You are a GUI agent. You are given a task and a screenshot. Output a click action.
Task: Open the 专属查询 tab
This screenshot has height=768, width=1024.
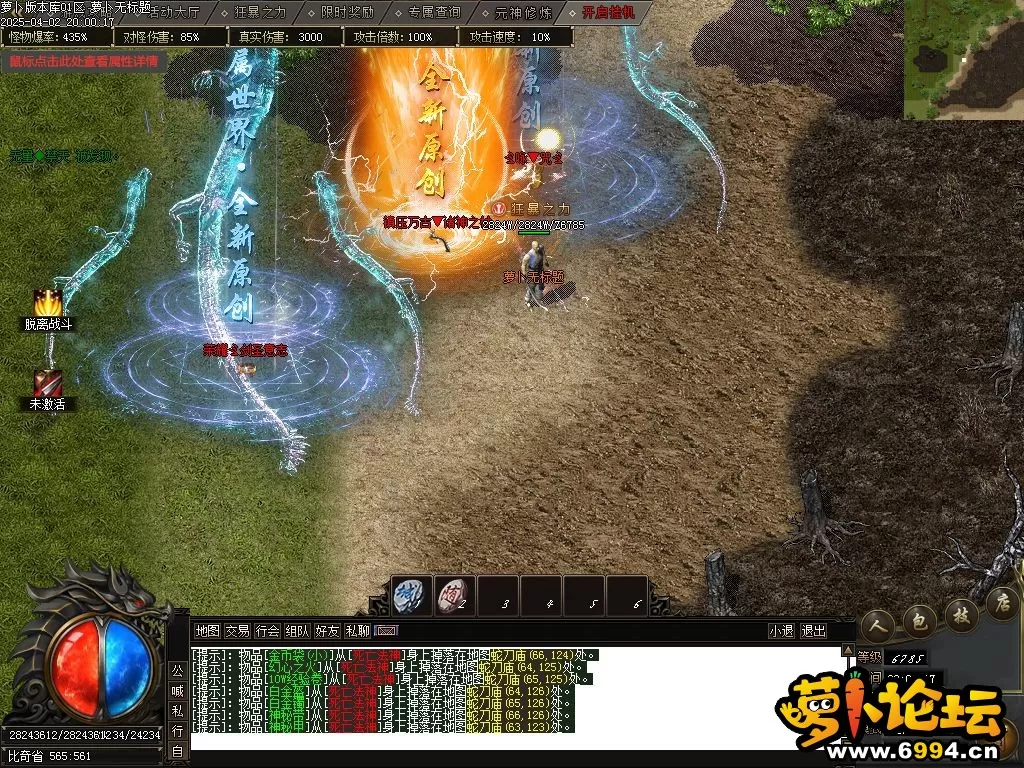(433, 12)
